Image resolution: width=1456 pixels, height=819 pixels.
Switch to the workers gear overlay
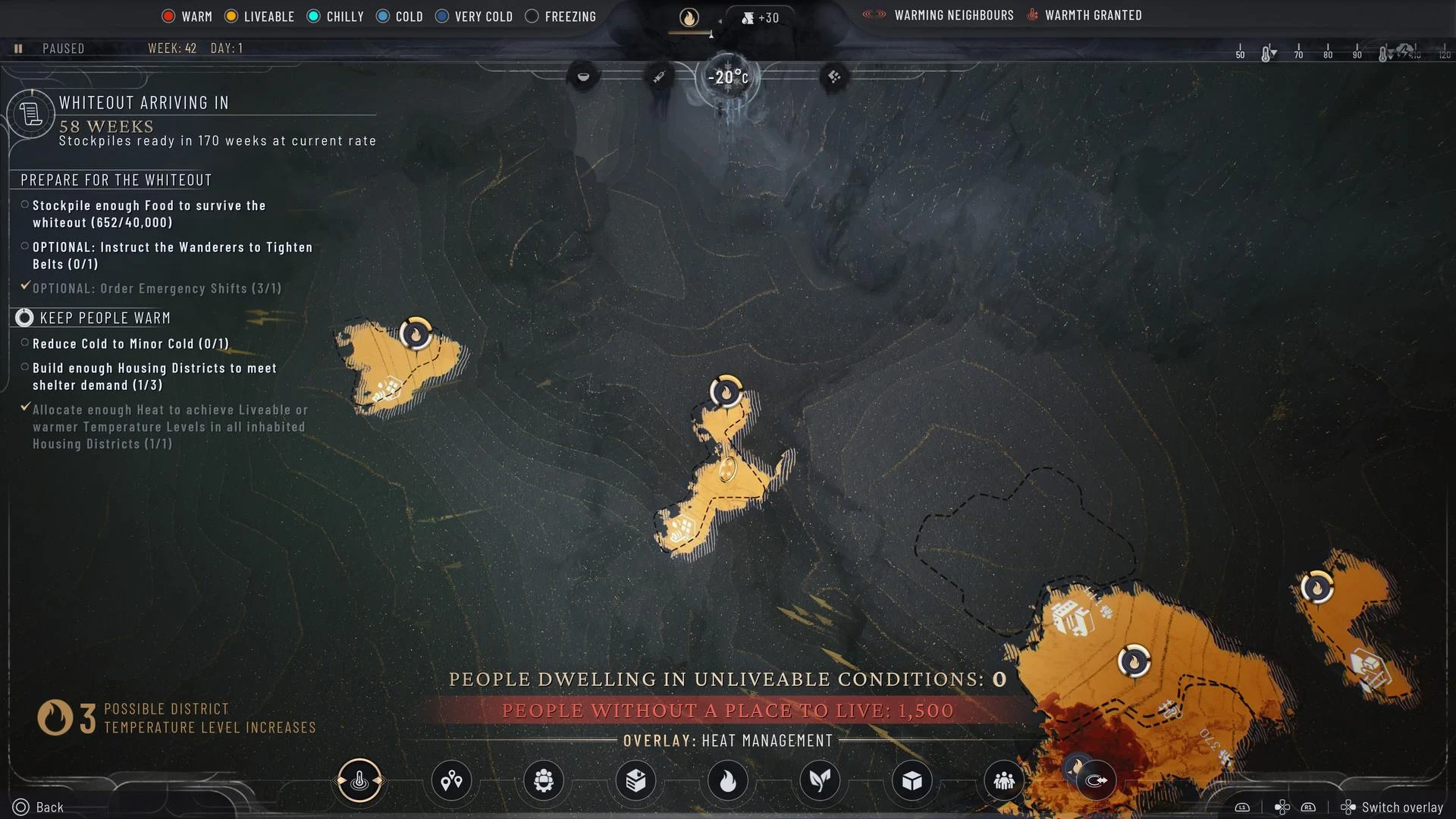544,780
